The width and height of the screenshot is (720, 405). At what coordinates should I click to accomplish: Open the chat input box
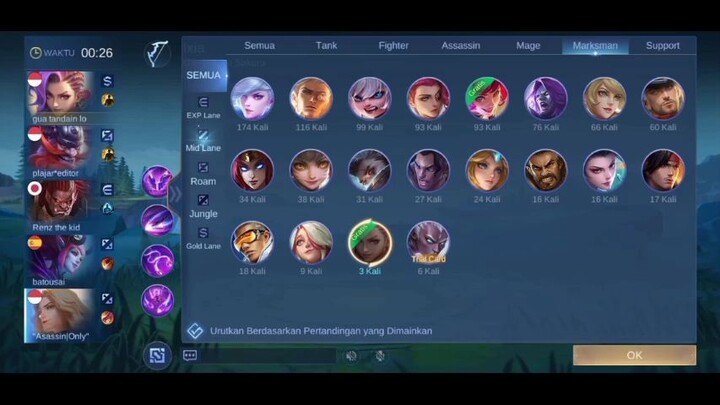(x=262, y=355)
